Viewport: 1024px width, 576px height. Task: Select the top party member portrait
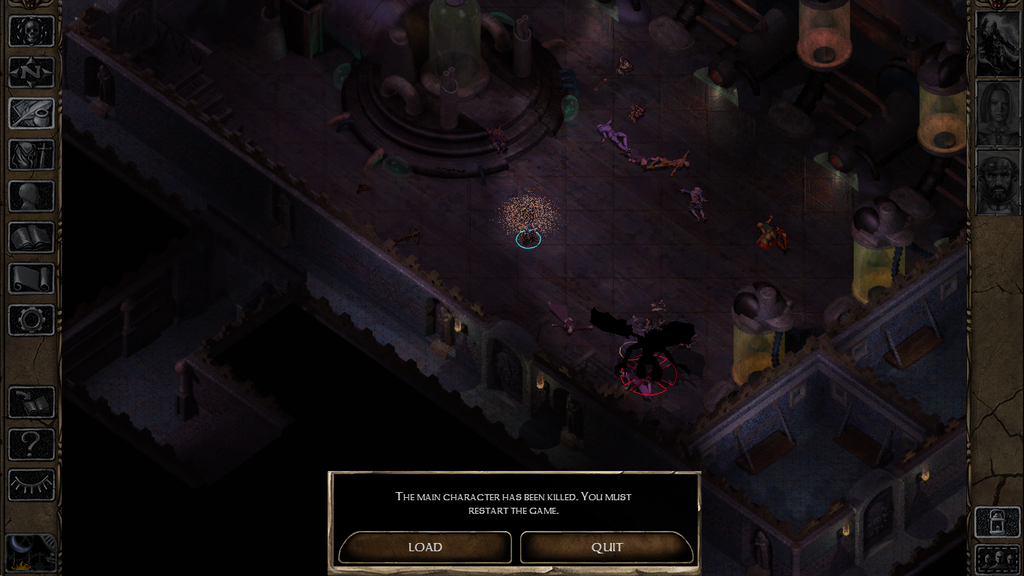pyautogui.click(x=997, y=44)
